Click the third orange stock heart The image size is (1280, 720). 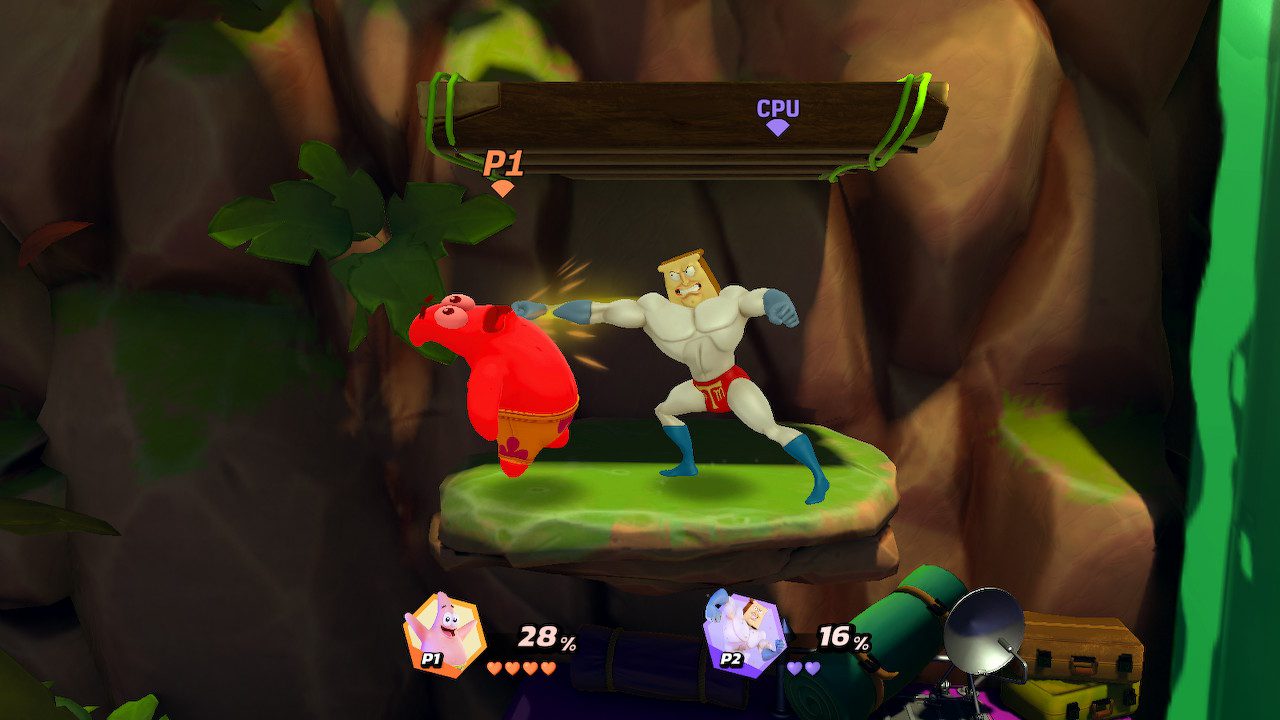point(532,668)
